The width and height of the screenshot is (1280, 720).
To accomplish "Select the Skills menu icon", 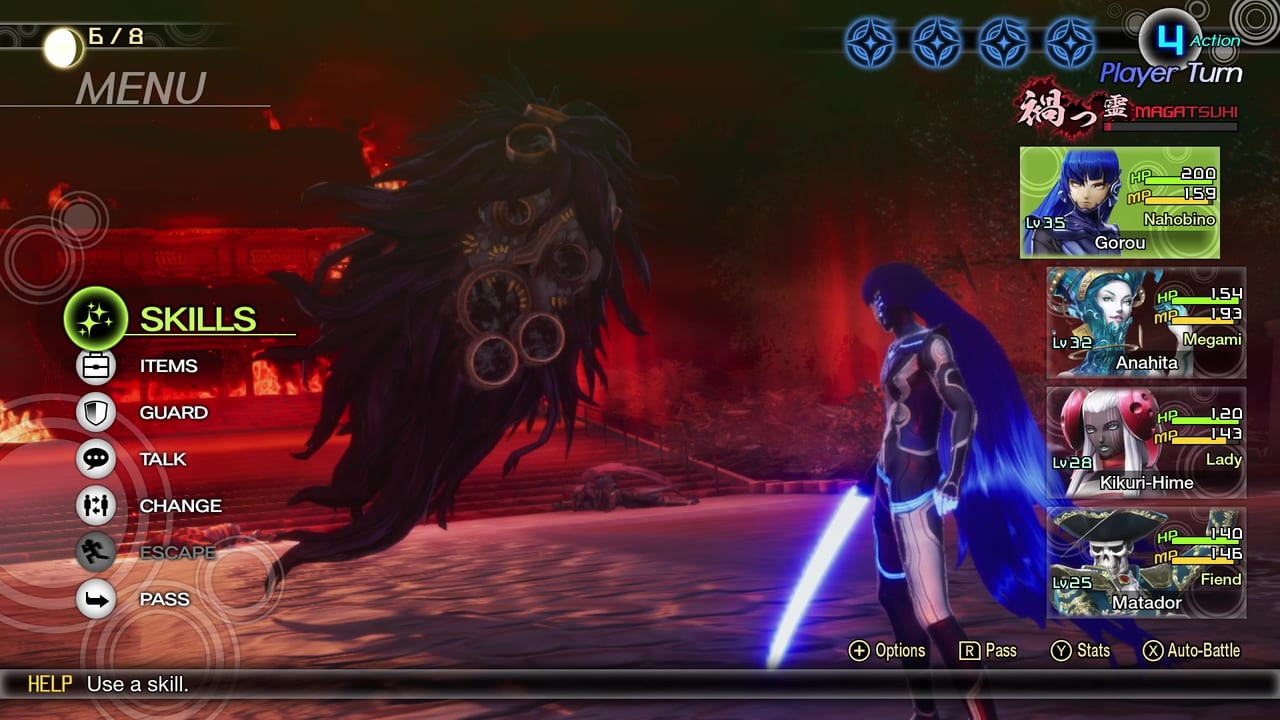I will [95, 318].
